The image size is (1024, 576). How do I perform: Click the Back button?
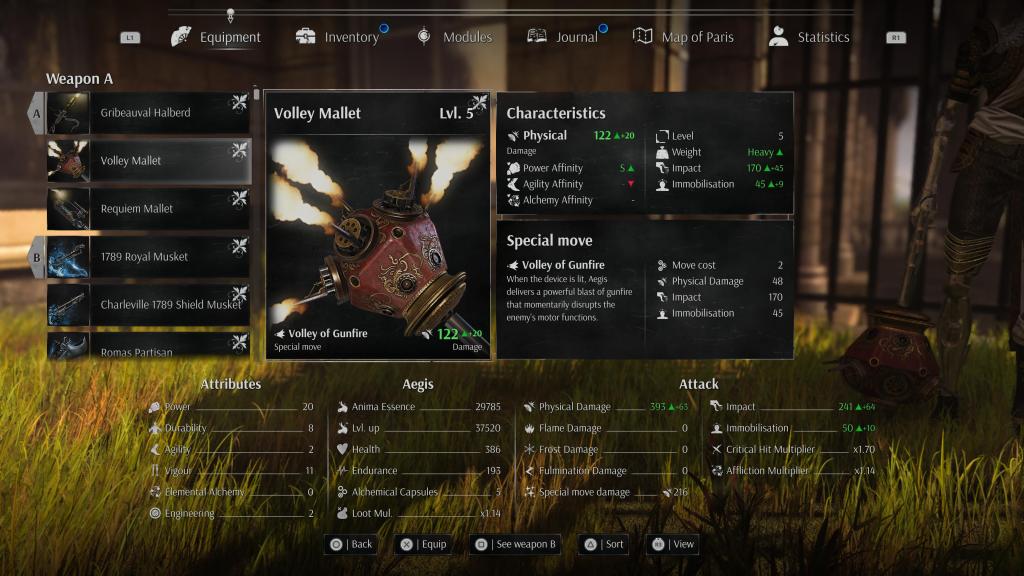[351, 544]
